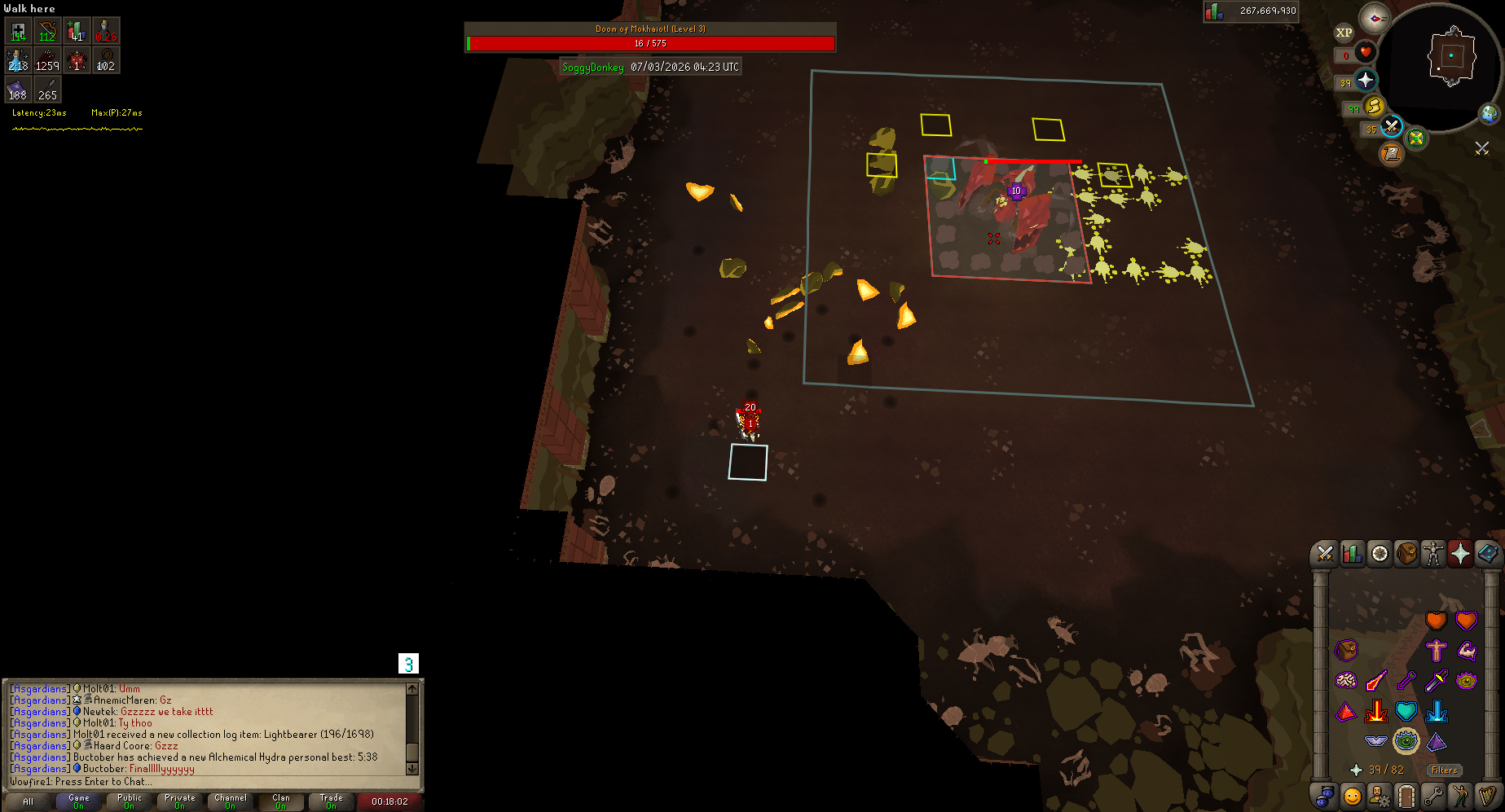Show the Worn Equipment tab

tap(1433, 554)
